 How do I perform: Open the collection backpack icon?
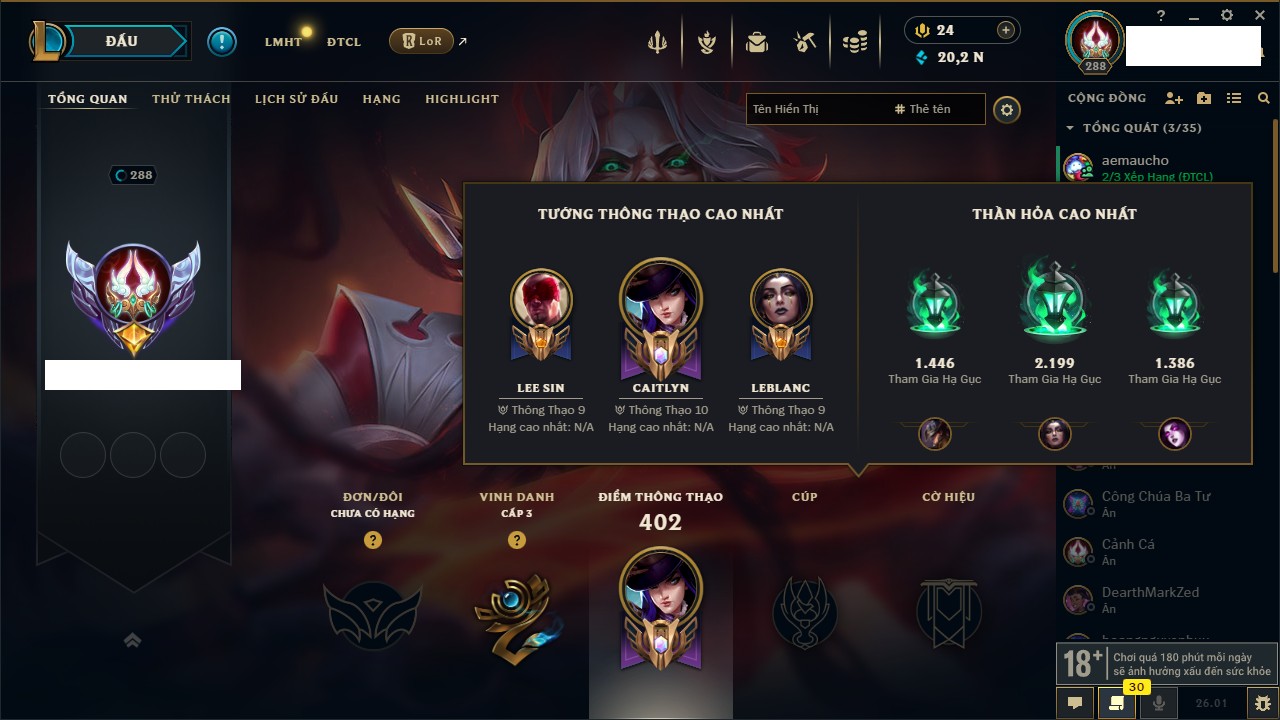tap(757, 42)
